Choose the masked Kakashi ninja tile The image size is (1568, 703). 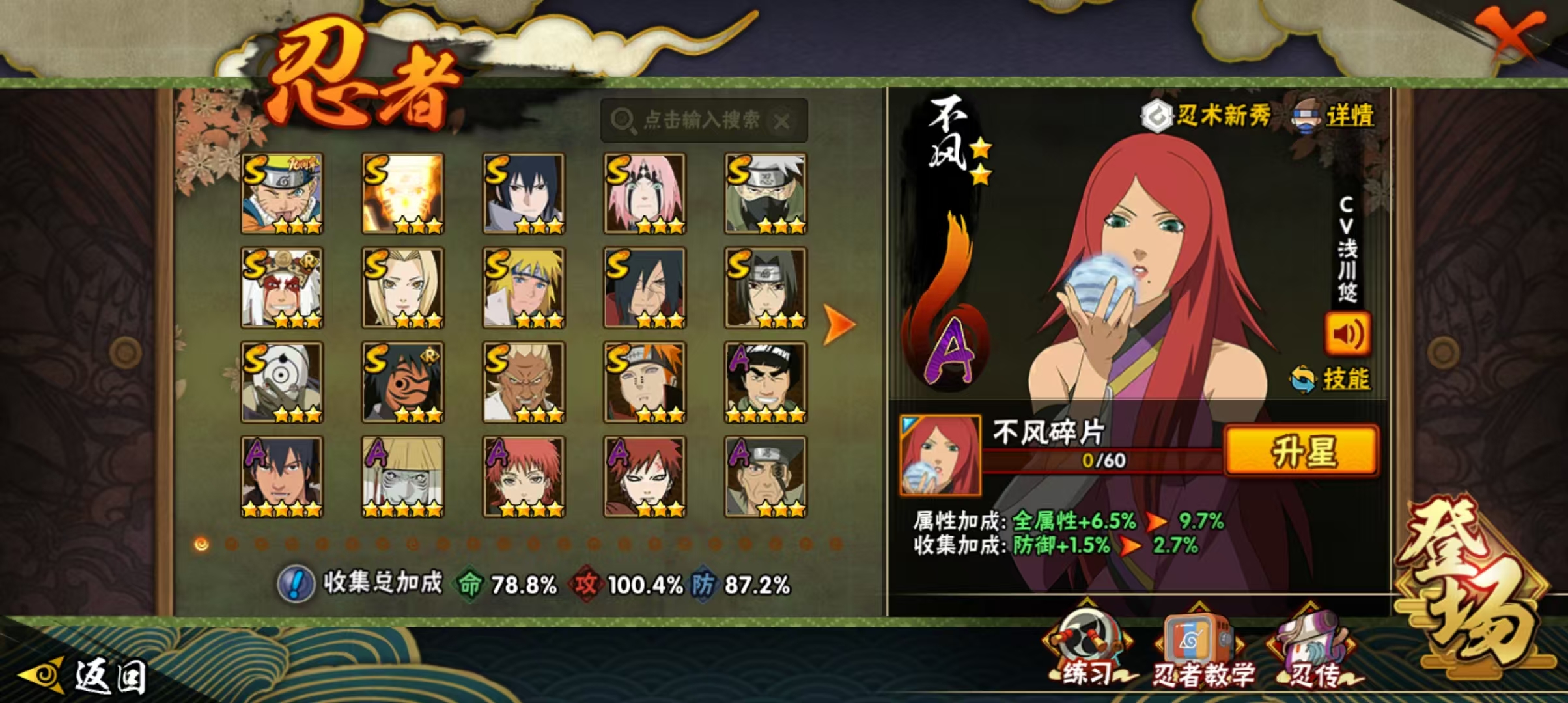click(766, 193)
